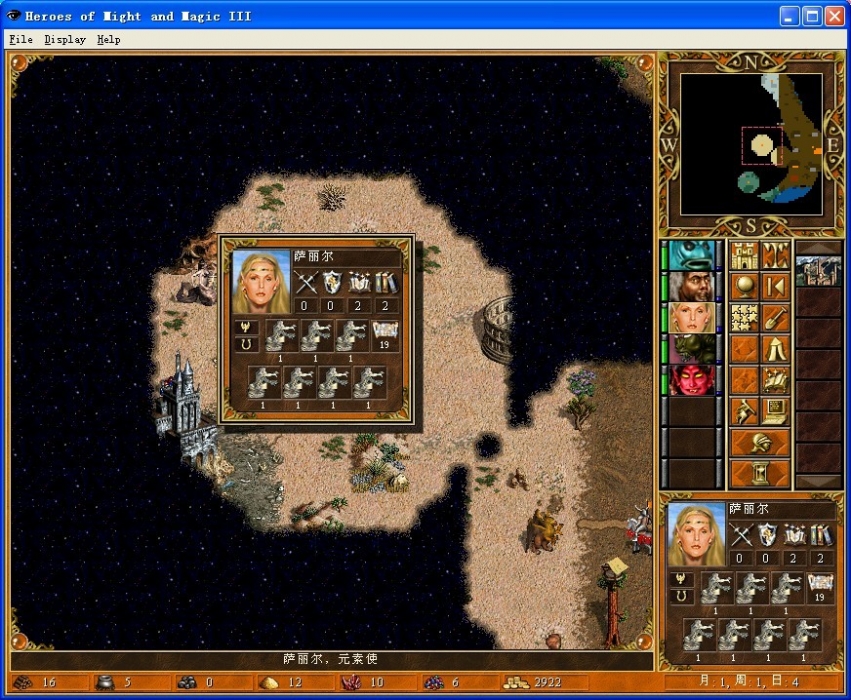Open the Display menu

pos(65,40)
